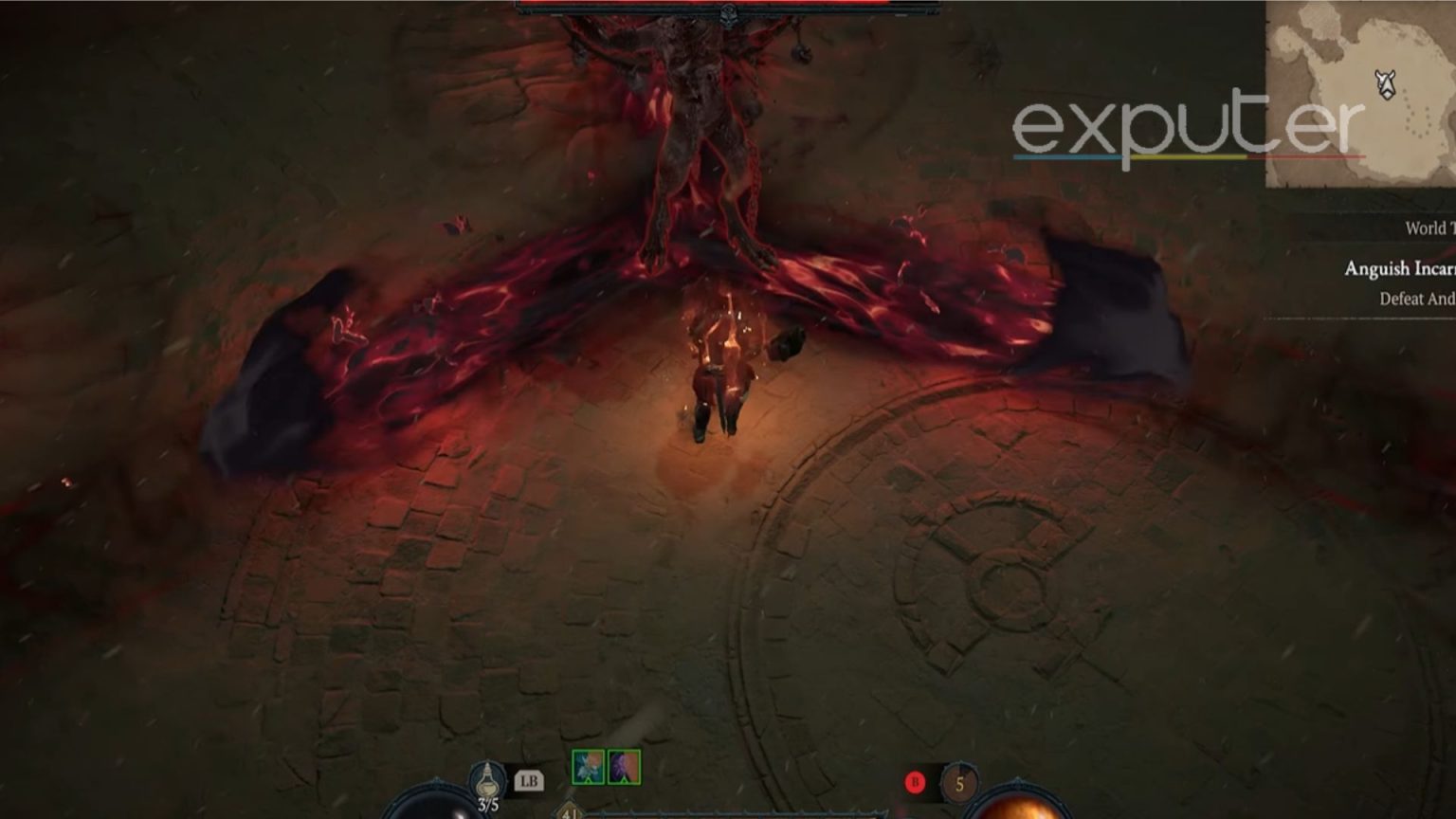Select the gold consumable counter showing 5
1456x819 pixels.
pyautogui.click(x=961, y=784)
